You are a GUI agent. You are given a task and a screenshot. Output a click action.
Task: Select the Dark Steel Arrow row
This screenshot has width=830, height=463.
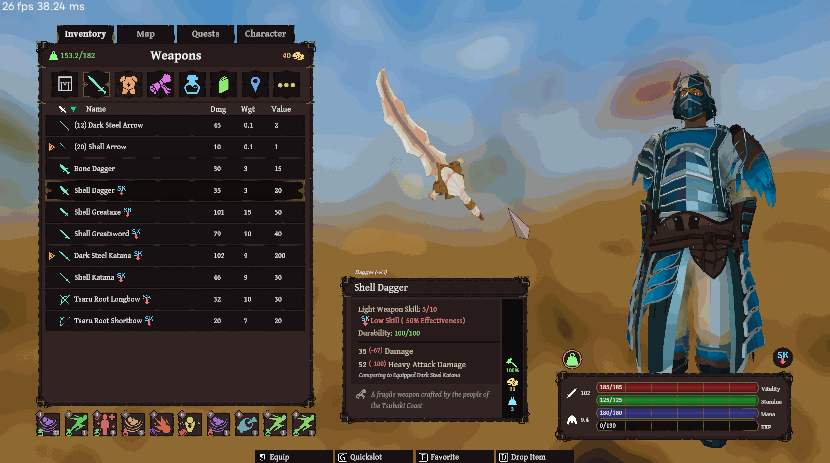click(175, 125)
